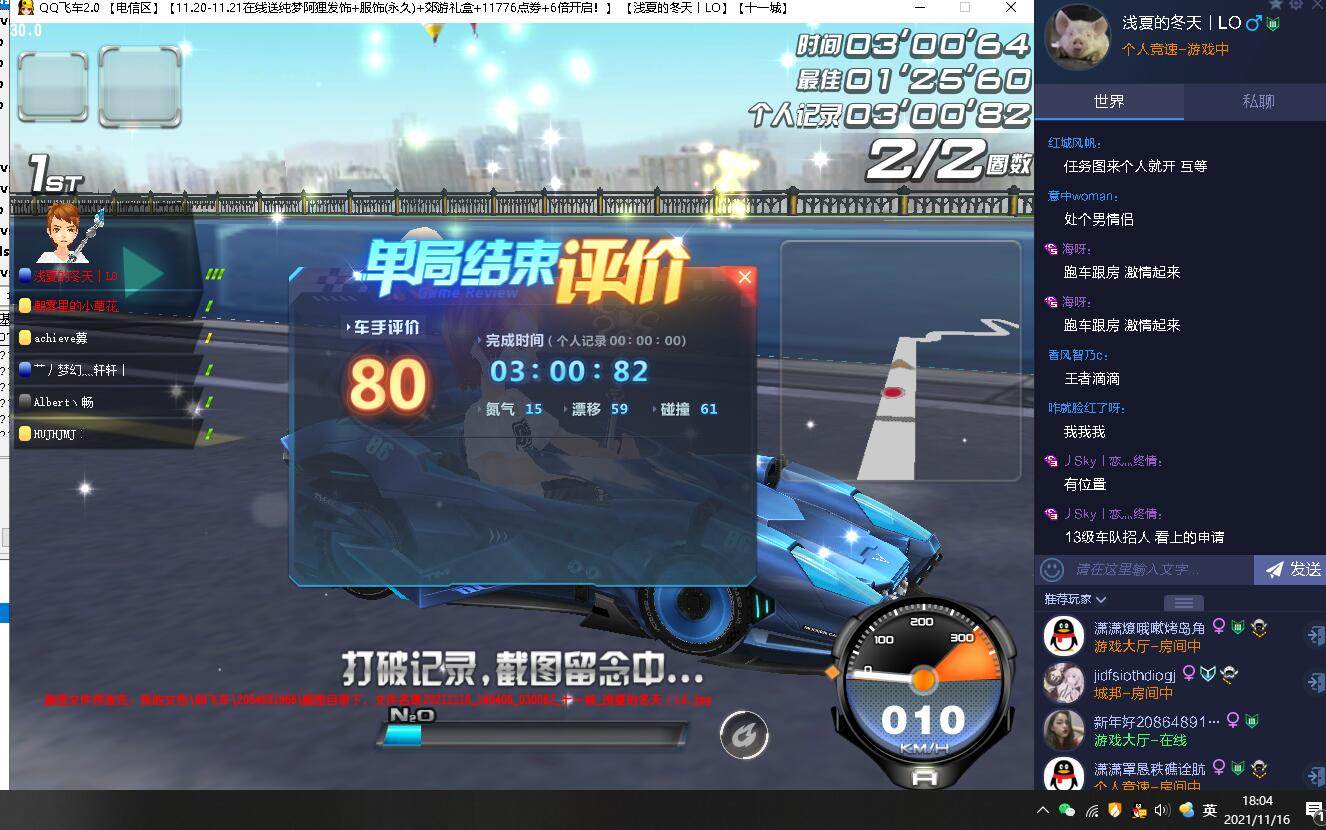Expand hidden system tray icons
The image size is (1326, 830).
tap(1043, 810)
